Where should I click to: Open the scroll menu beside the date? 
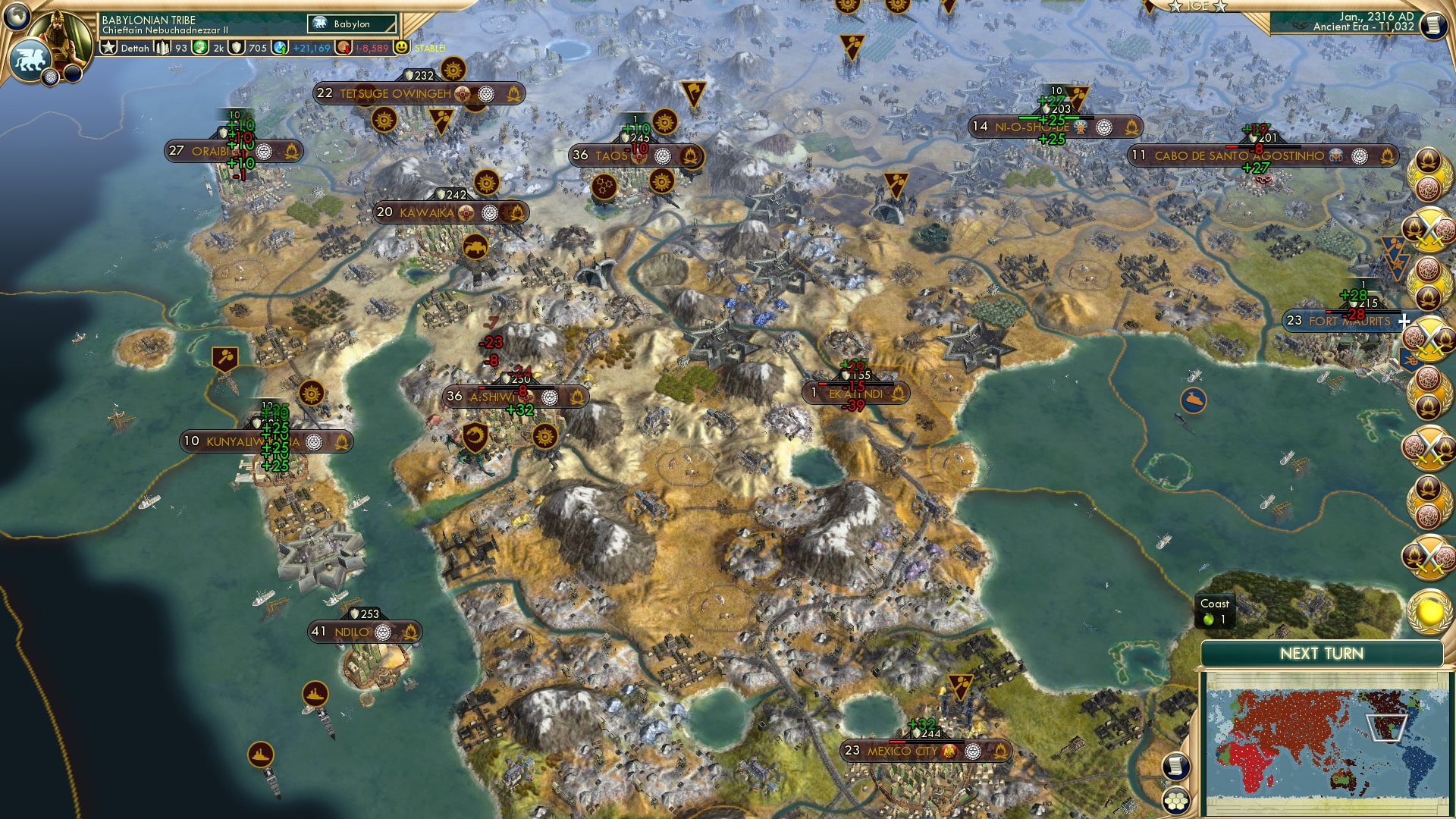(x=1432, y=26)
